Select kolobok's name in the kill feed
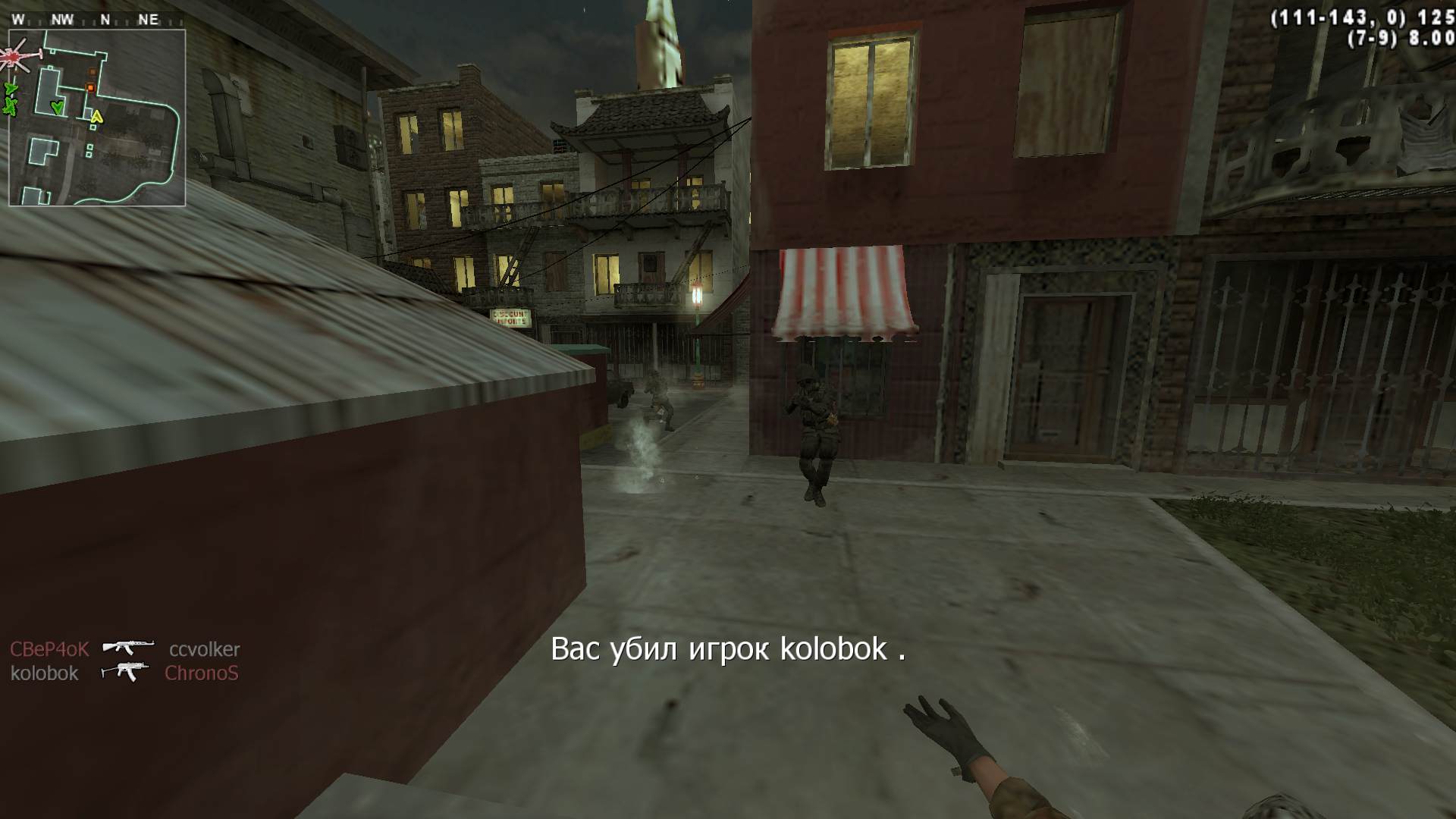Image resolution: width=1456 pixels, height=819 pixels. tap(45, 673)
